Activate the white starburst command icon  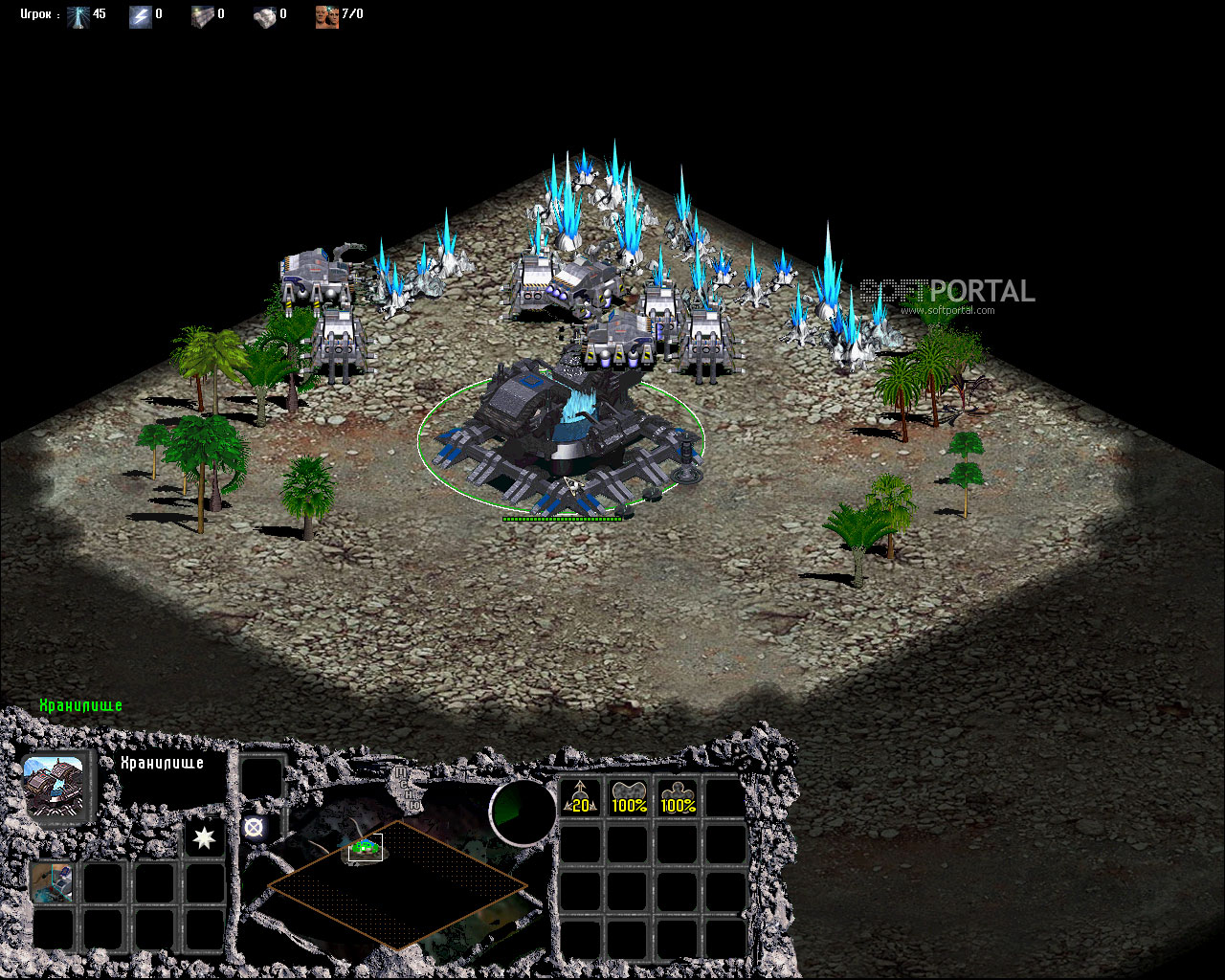[204, 837]
